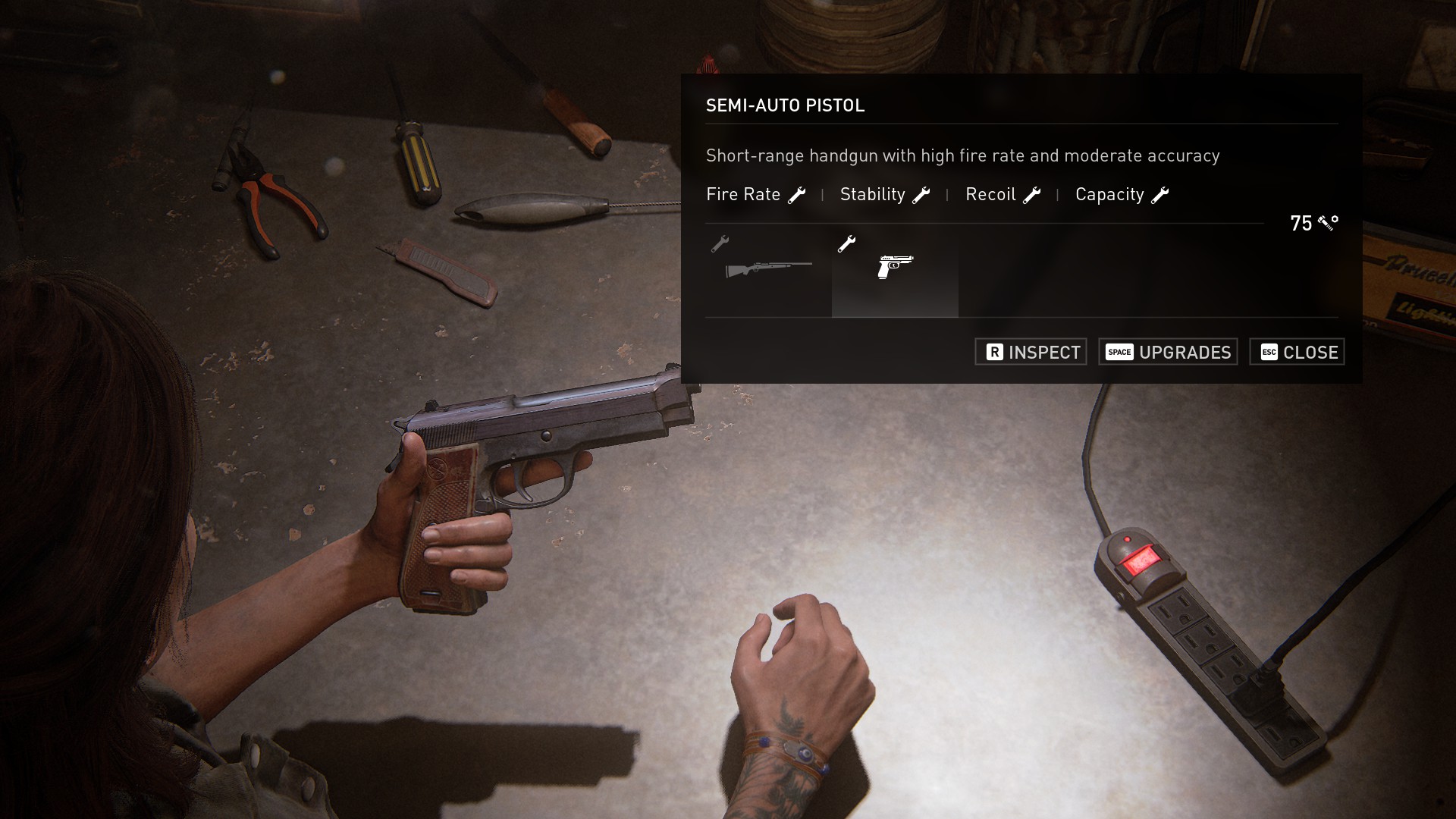This screenshot has height=819, width=1456.
Task: Click the Inspect button
Action: (1031, 352)
